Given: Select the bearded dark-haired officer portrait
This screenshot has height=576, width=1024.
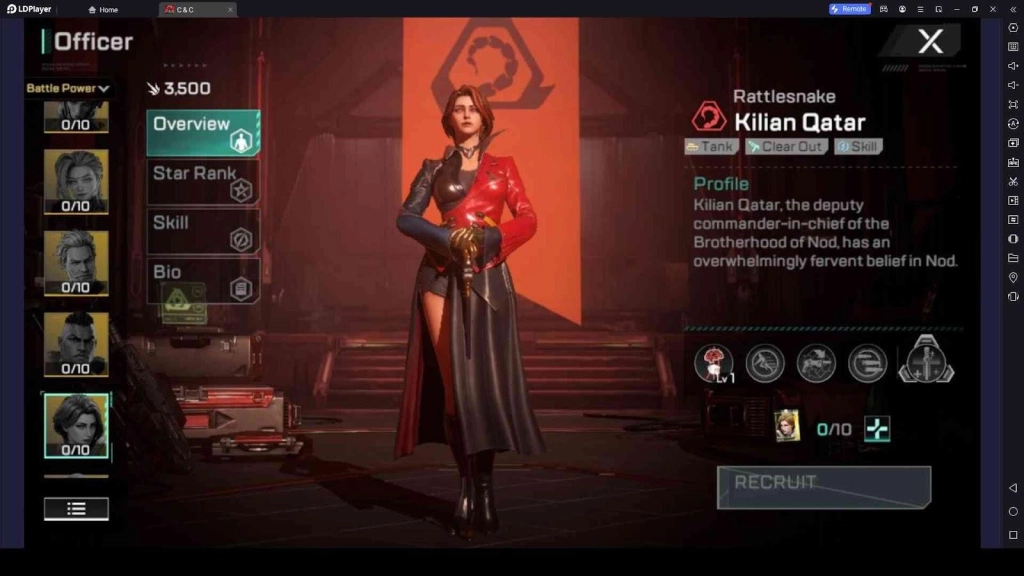Looking at the screenshot, I should coord(76,344).
